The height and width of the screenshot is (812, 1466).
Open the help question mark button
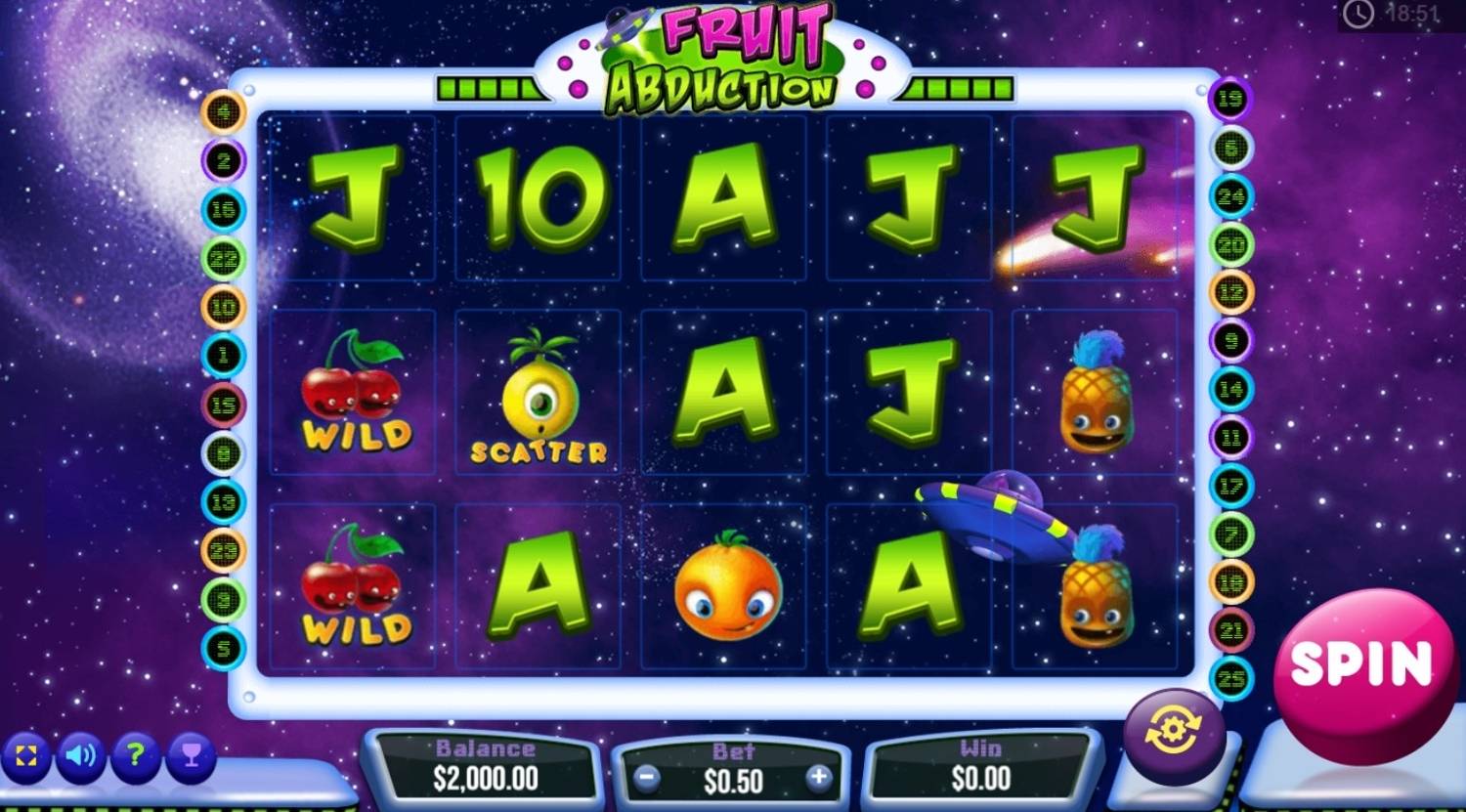tap(136, 755)
